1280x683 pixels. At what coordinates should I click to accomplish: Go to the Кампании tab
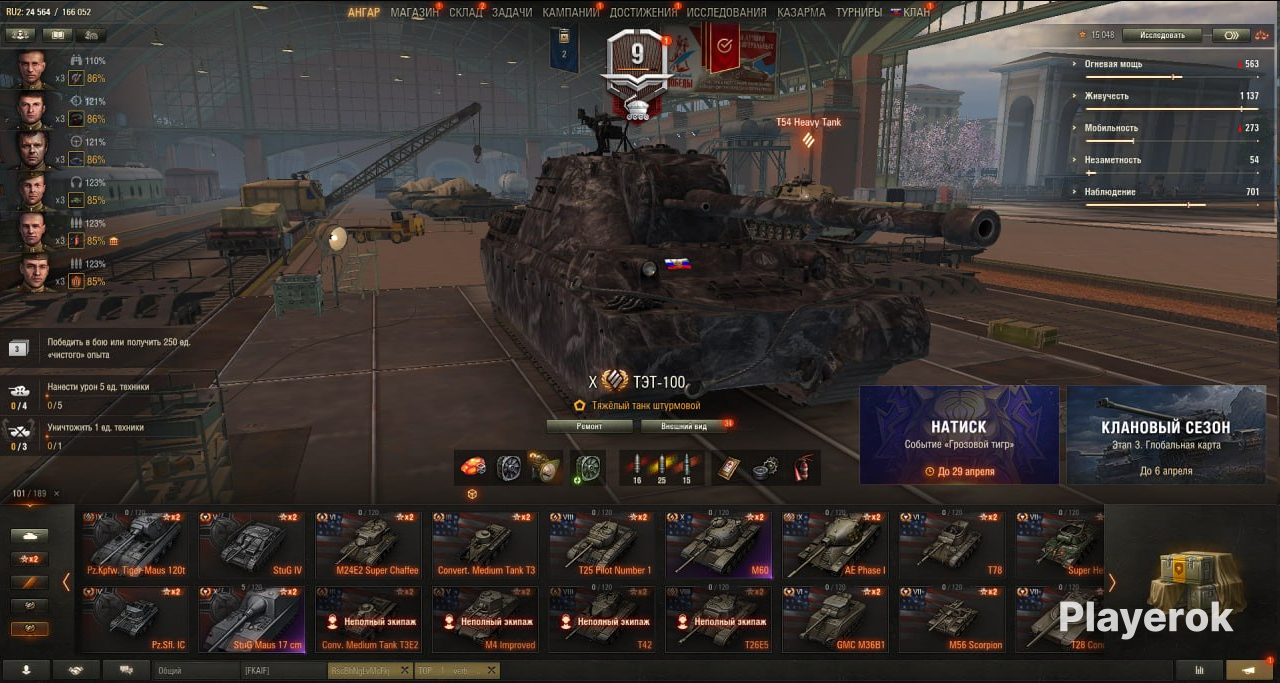(x=570, y=12)
